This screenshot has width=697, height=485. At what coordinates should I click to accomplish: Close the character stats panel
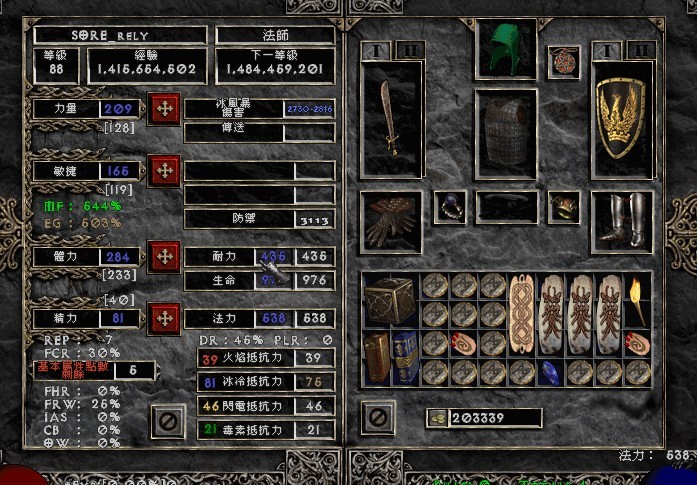click(x=168, y=421)
